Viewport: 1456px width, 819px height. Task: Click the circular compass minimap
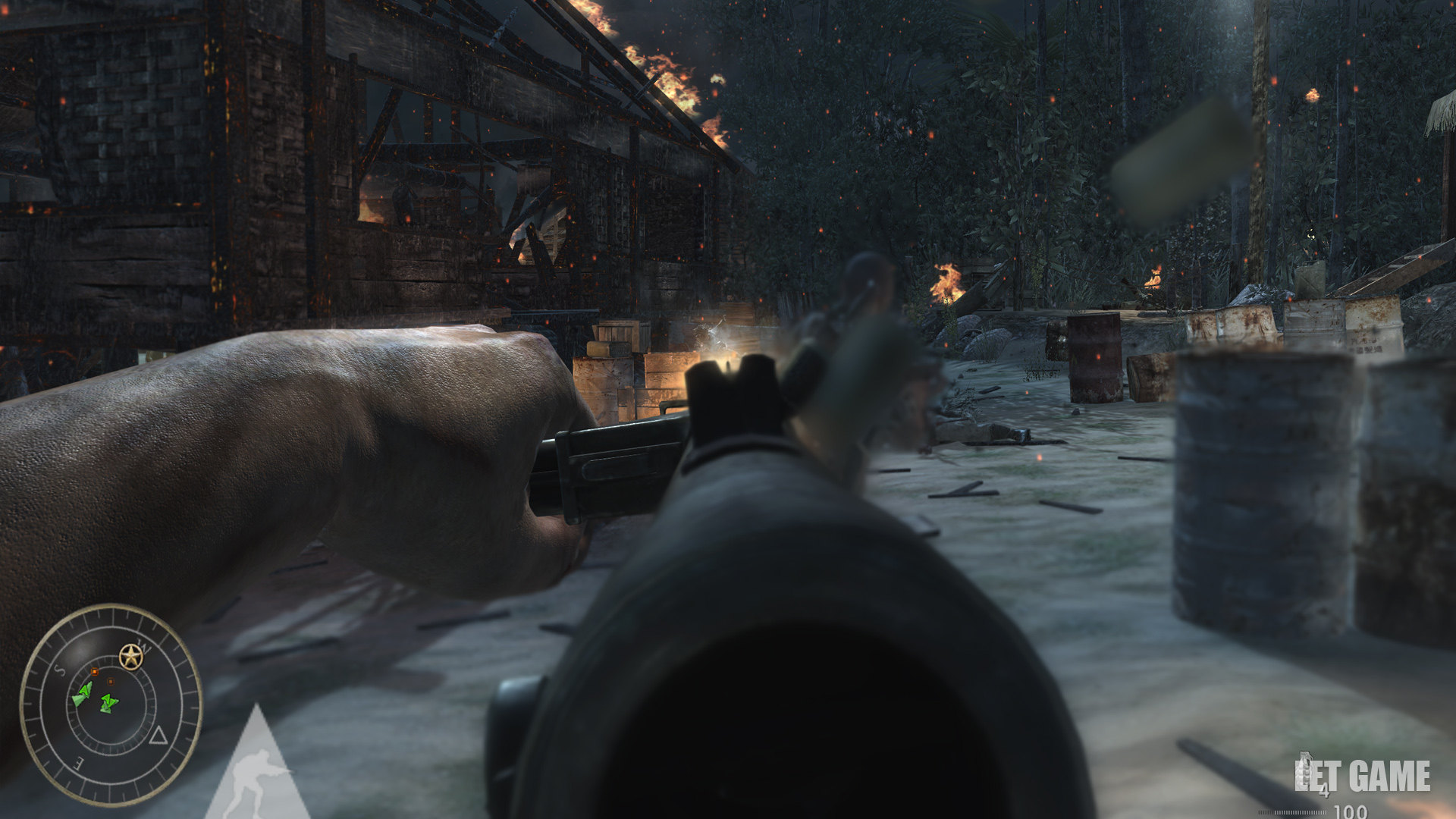click(x=111, y=704)
